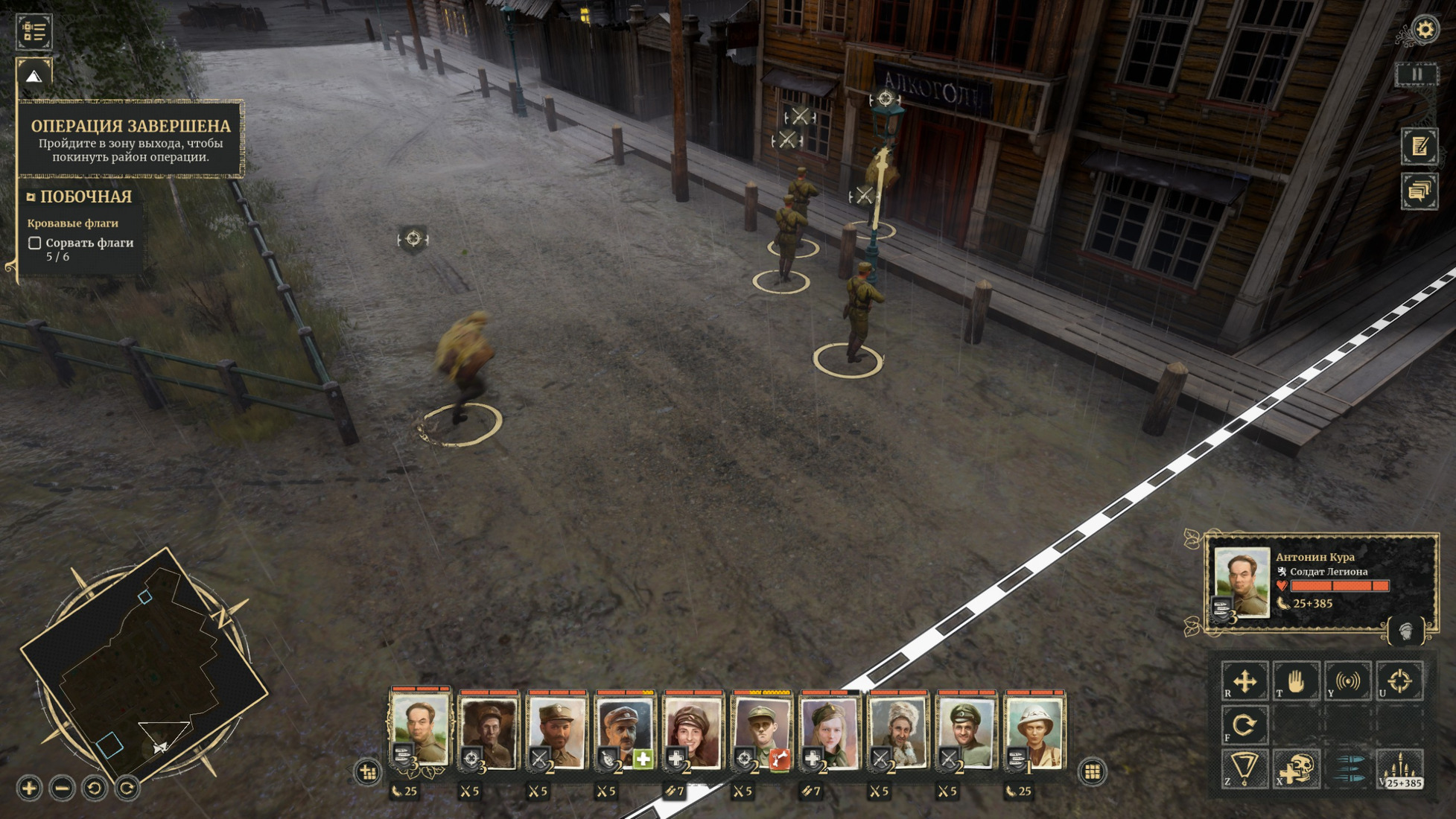Select the soldier with green plus badge
The width and height of the screenshot is (1456, 819).
click(x=625, y=730)
